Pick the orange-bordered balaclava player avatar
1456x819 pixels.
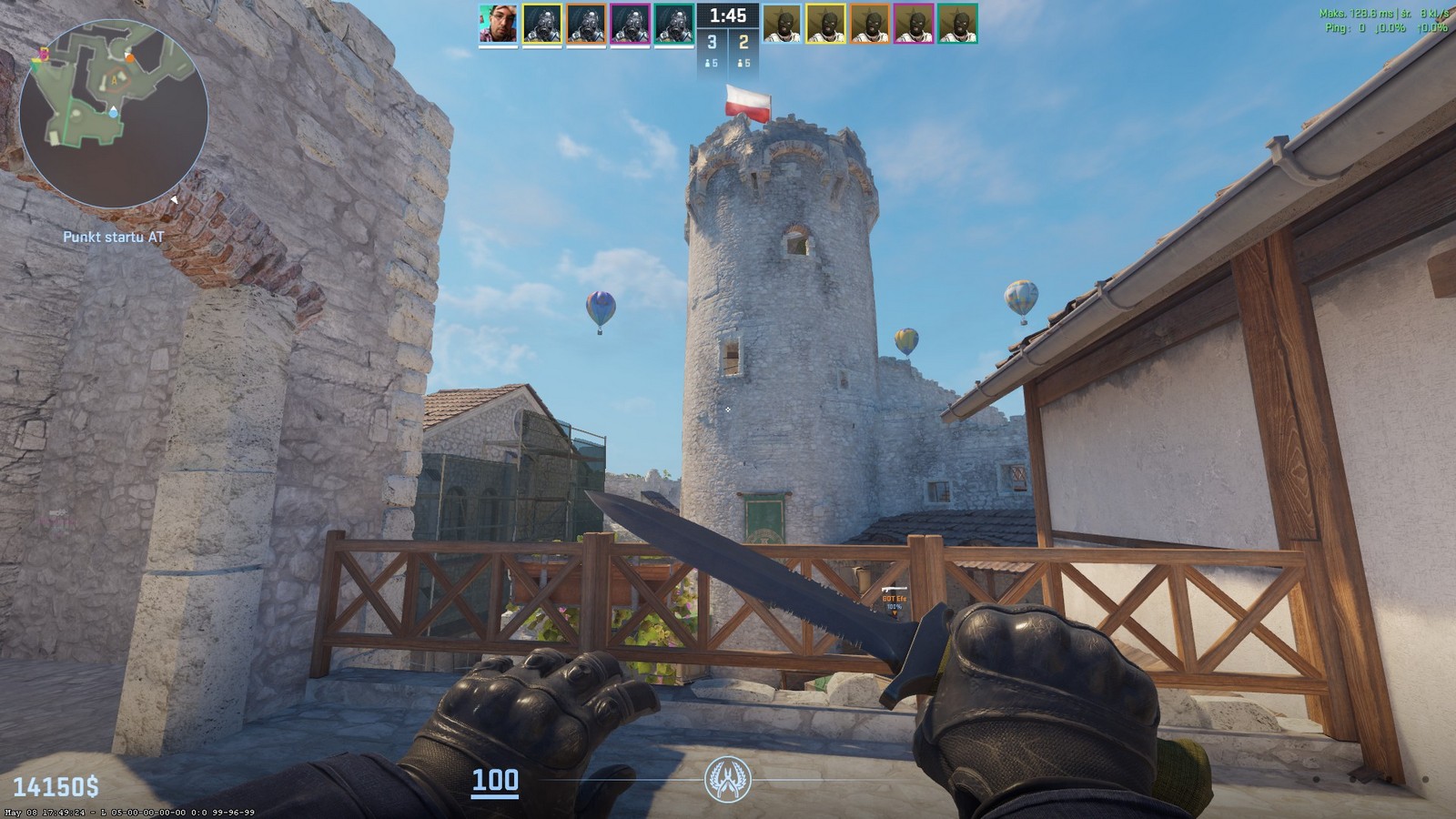(x=870, y=25)
